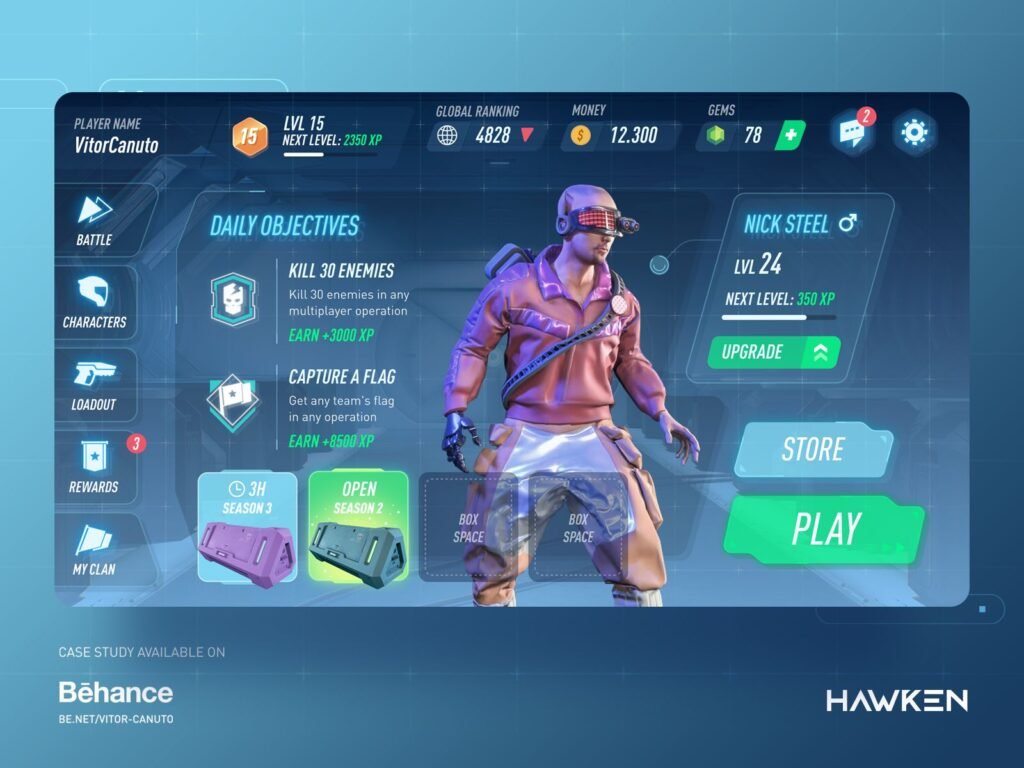Viewport: 1024px width, 768px height.
Task: Open chat messages with 2 unread
Action: pos(852,133)
